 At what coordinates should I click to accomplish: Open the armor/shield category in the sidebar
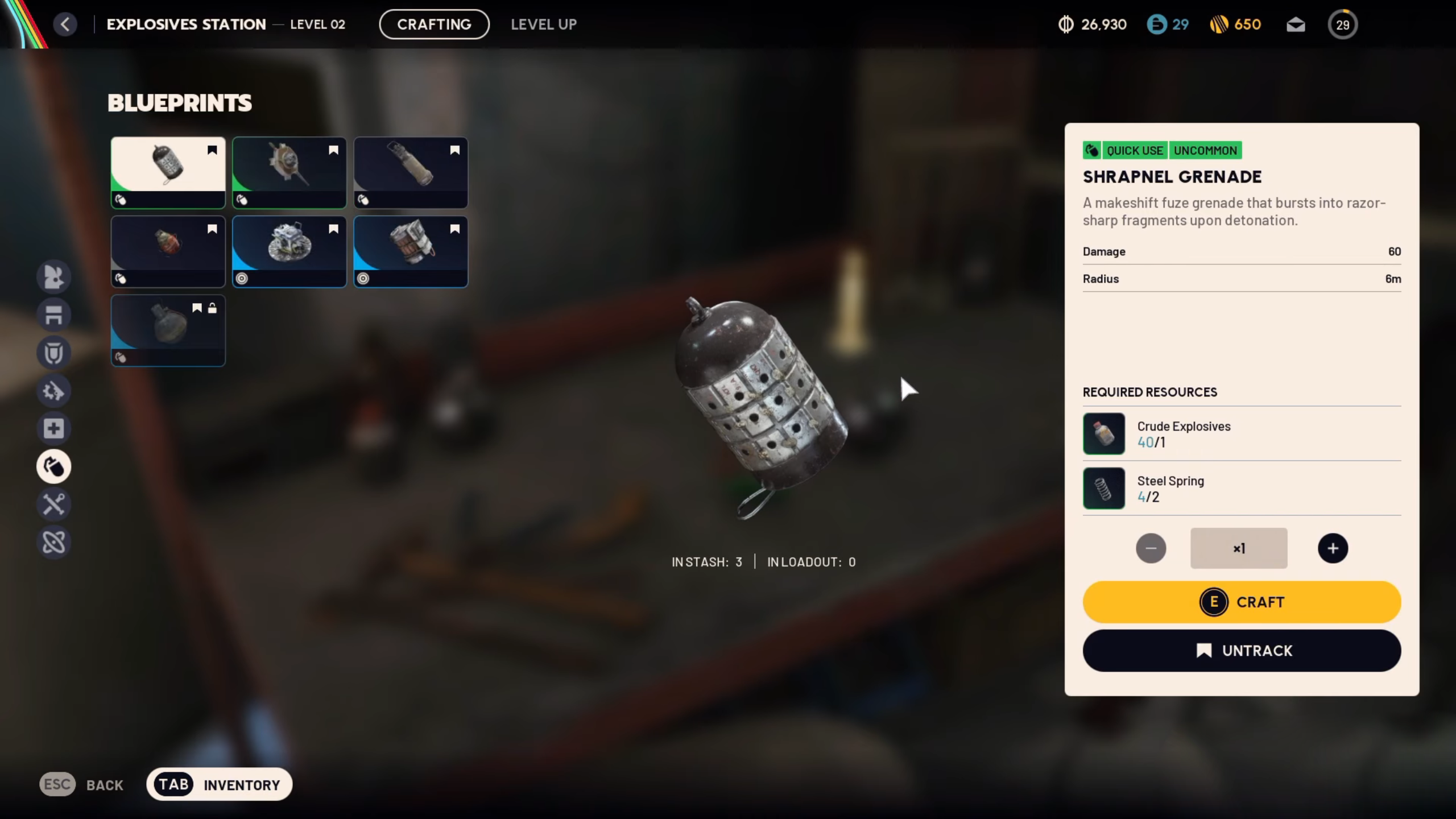[54, 353]
